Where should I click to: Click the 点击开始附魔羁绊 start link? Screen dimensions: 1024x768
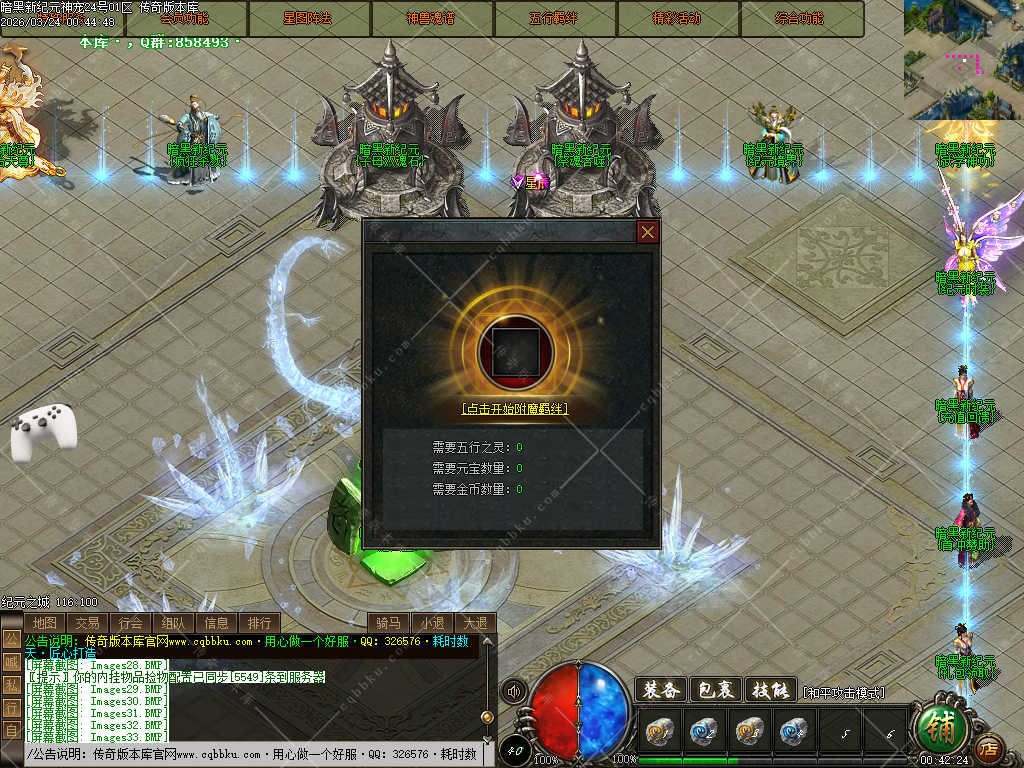(514, 409)
